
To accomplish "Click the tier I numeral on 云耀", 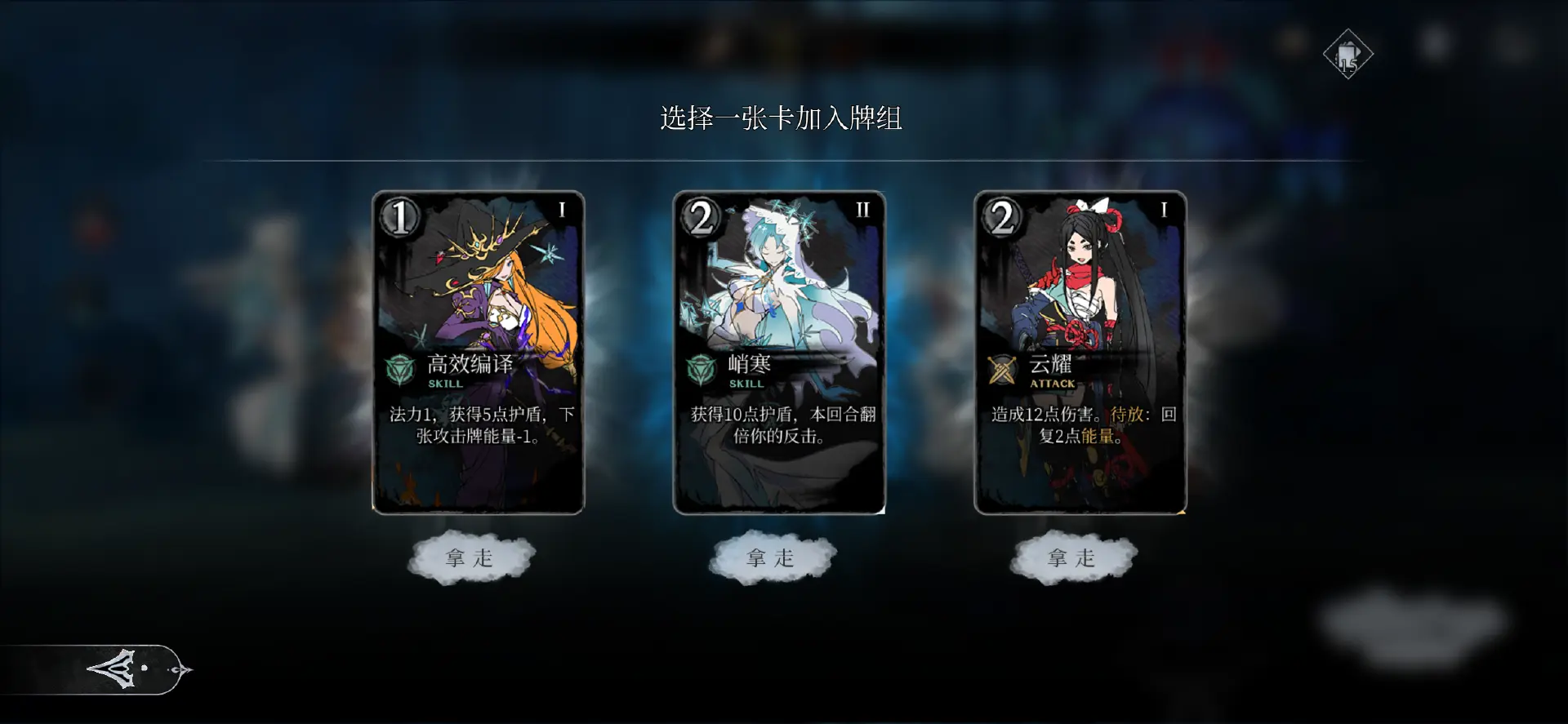I will click(1164, 208).
